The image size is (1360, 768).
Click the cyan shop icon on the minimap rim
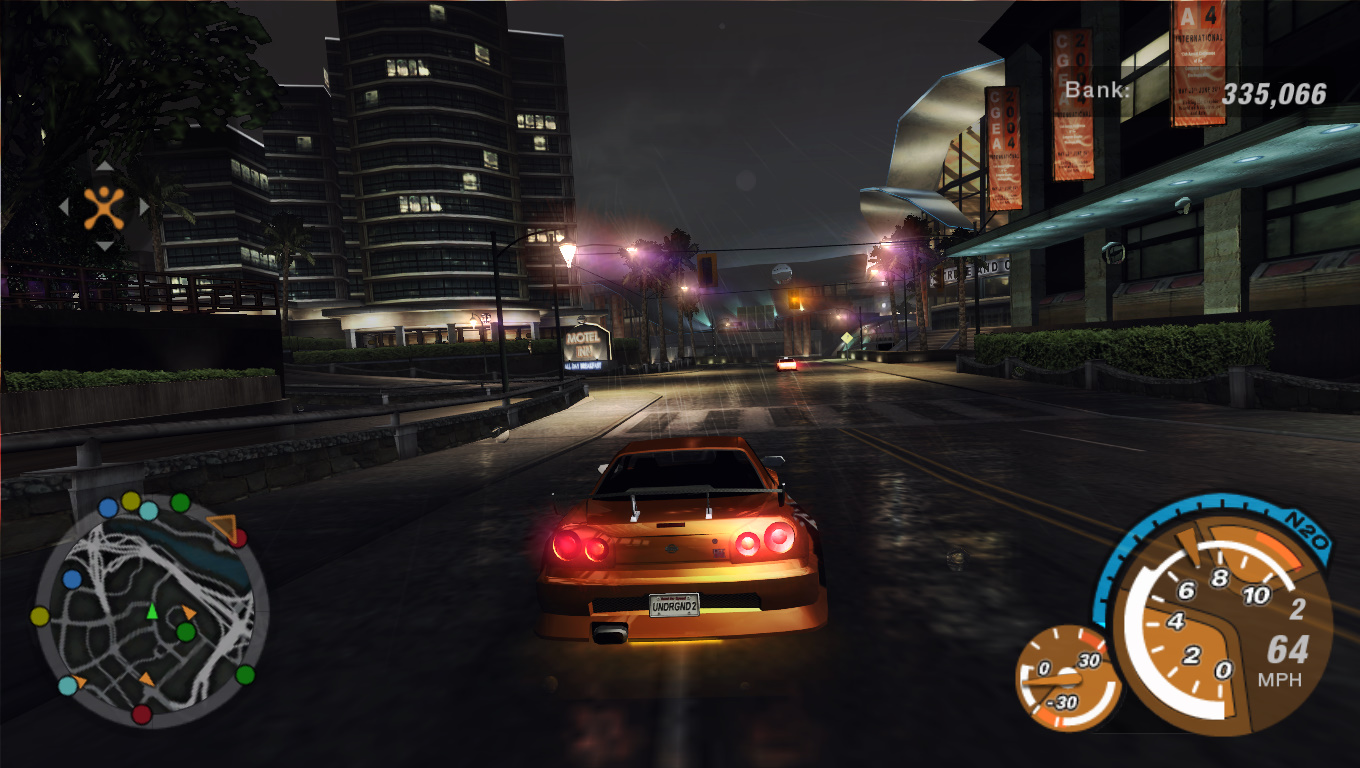pos(149,510)
